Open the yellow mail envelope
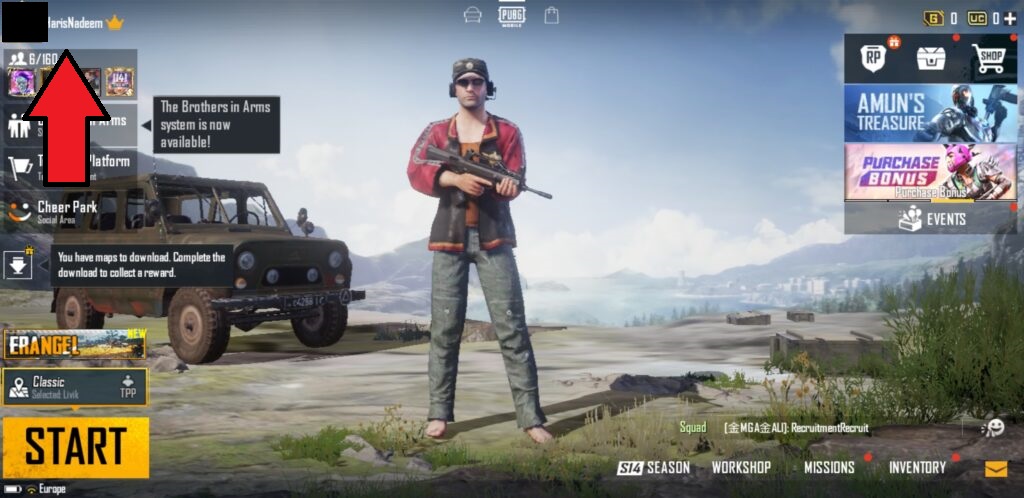The image size is (1024, 498). [996, 468]
